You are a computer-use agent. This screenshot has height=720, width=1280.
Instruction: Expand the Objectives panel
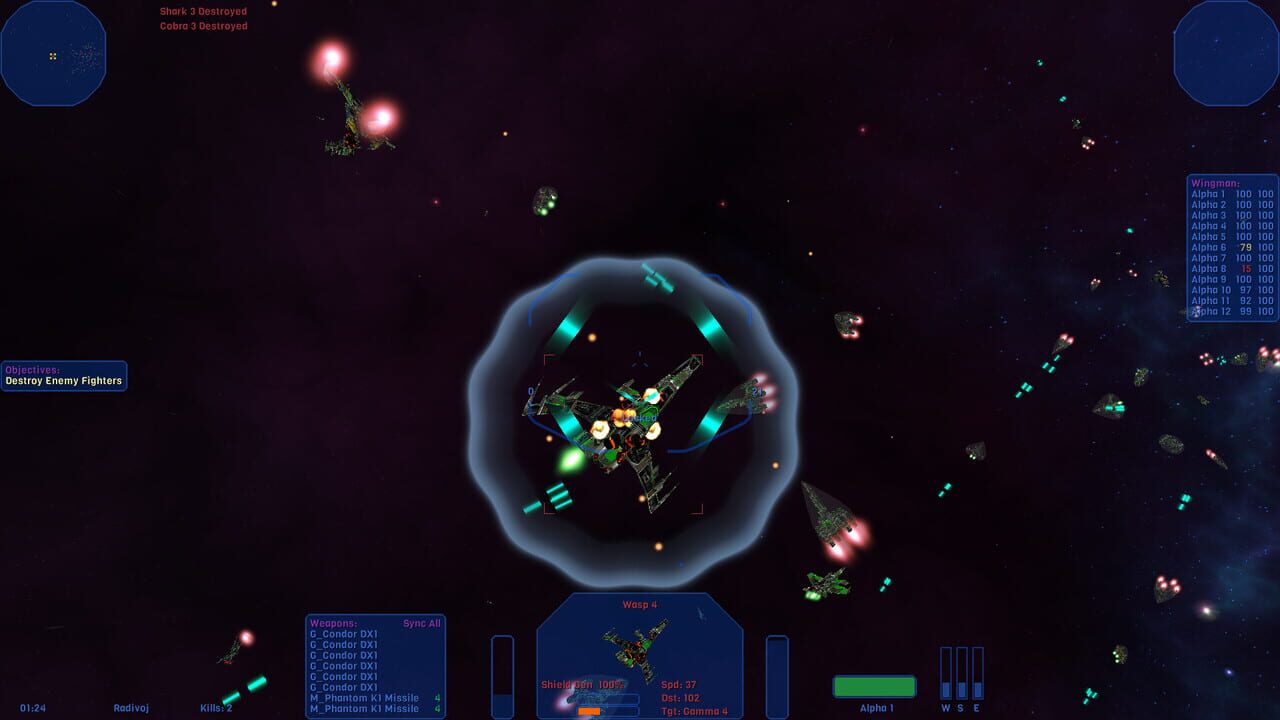pyautogui.click(x=31, y=368)
